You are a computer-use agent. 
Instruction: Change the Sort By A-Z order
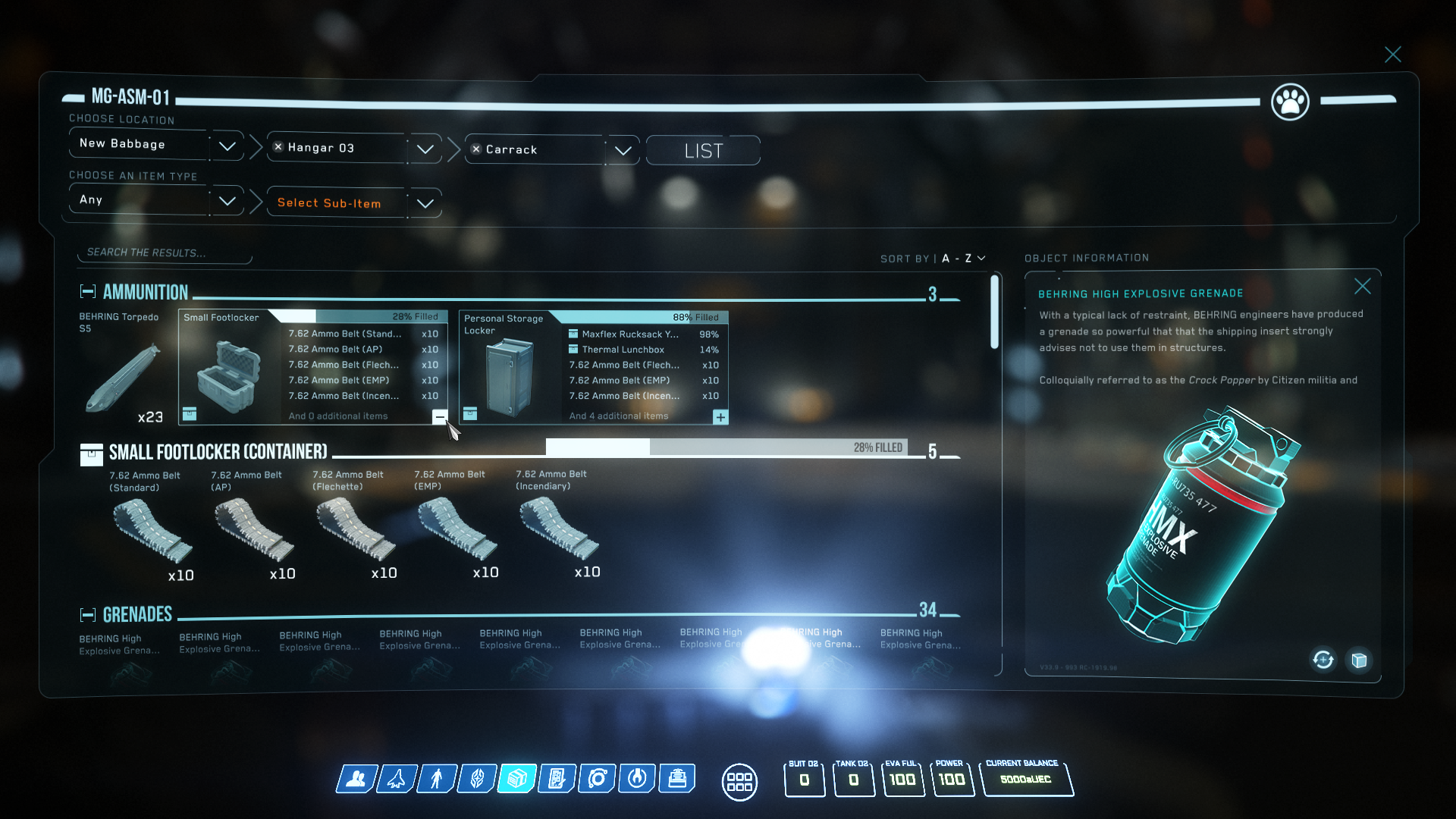963,259
